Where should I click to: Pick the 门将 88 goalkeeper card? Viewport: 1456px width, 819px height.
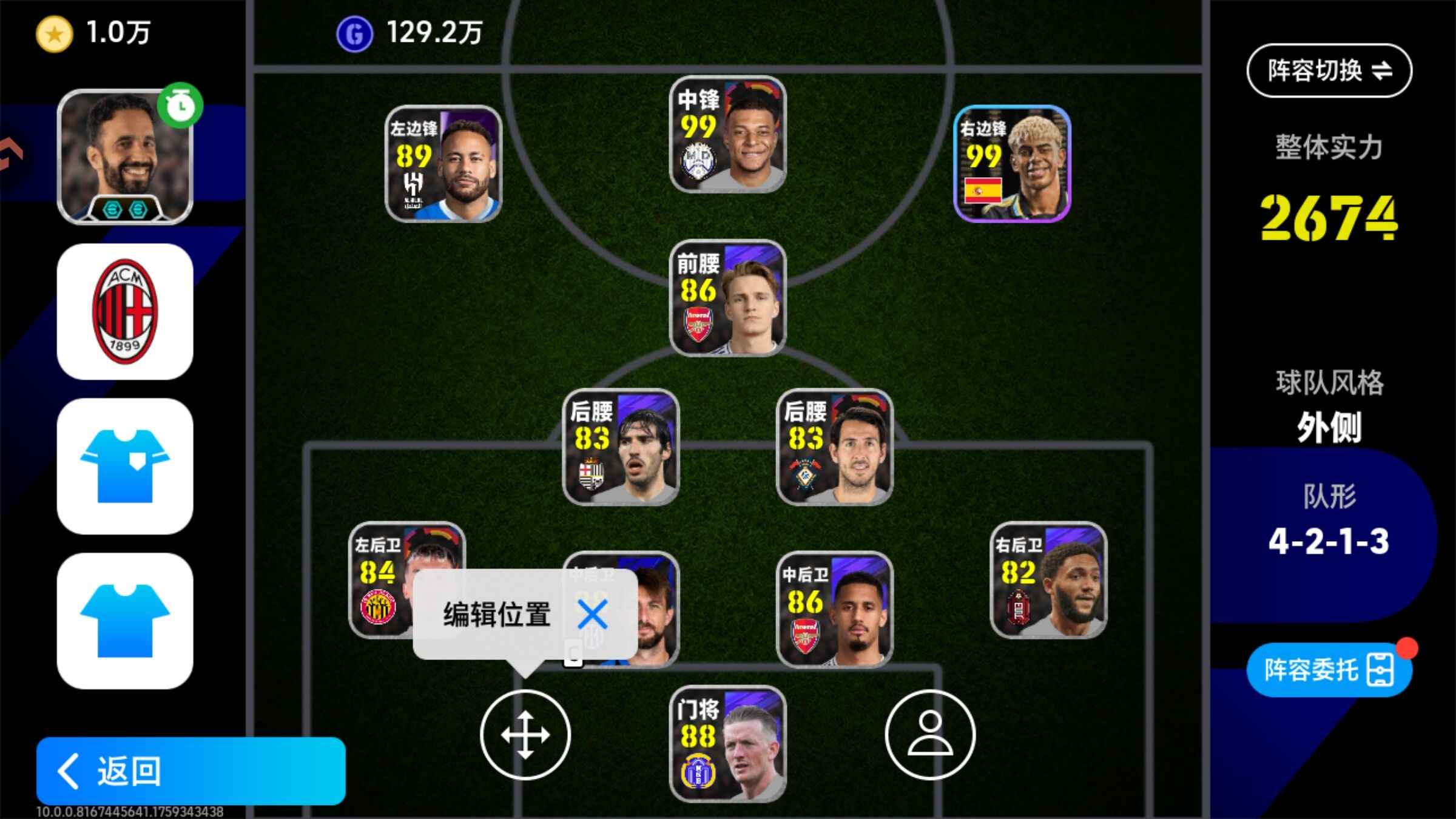tap(727, 744)
